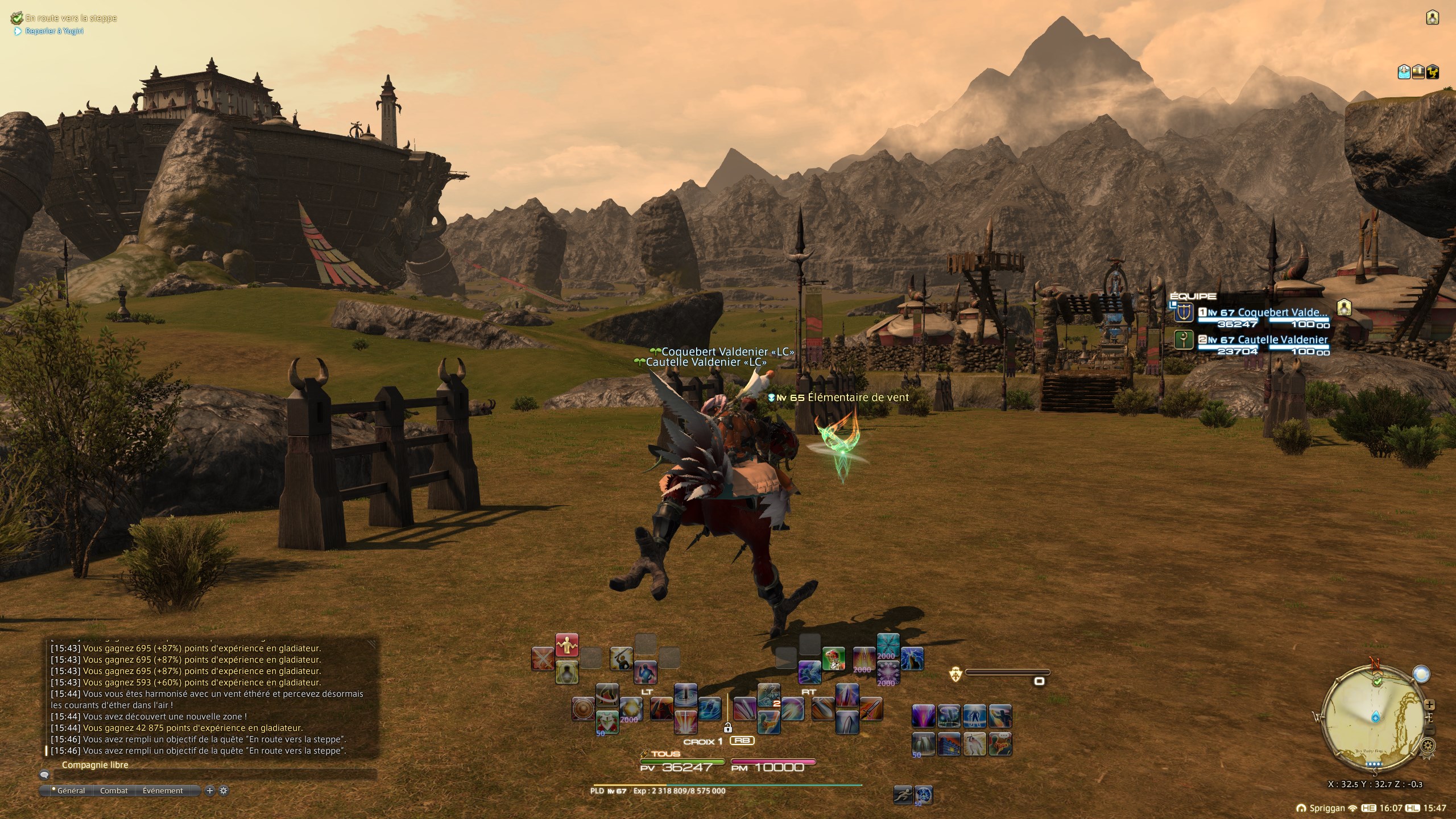Use the round wooden shield ability
Screen dimensions: 1456x819
(x=583, y=709)
